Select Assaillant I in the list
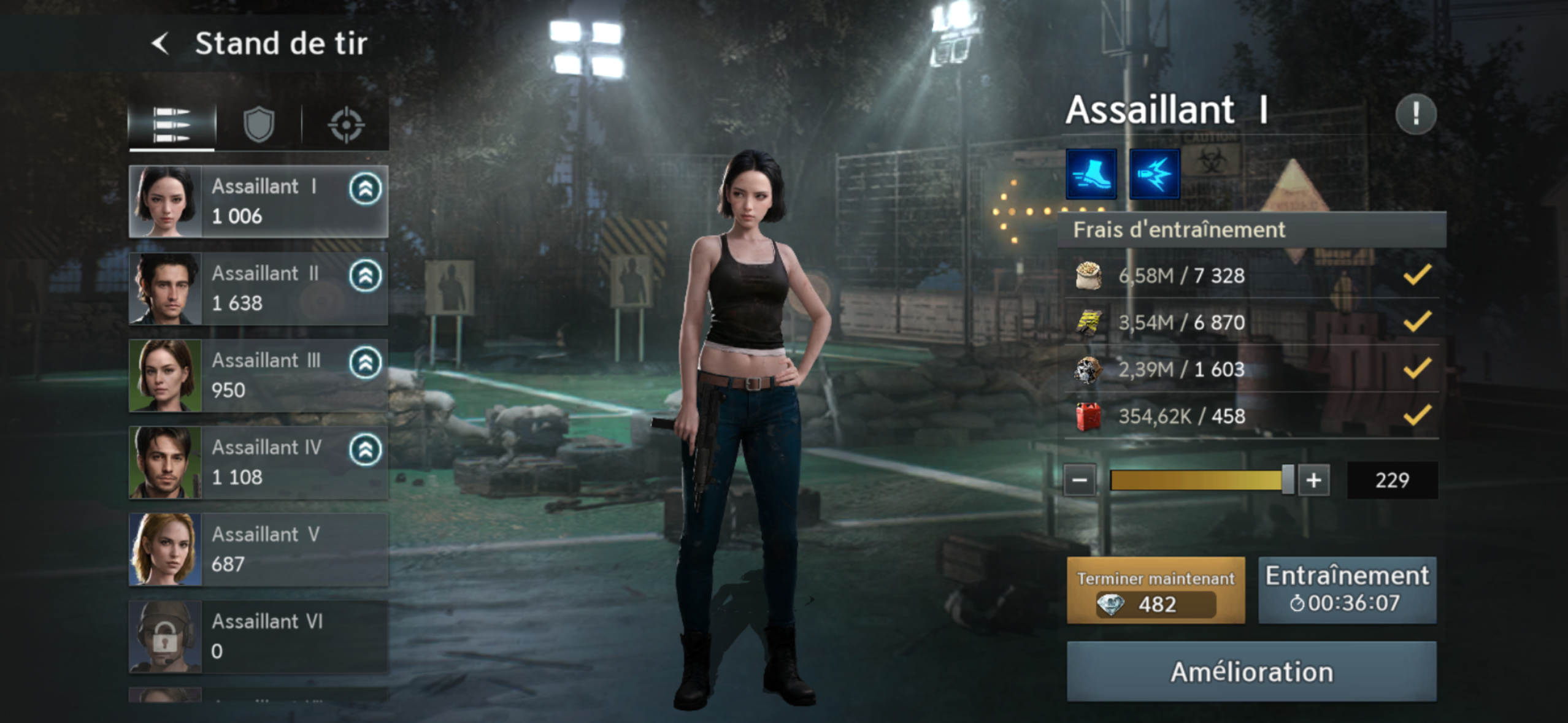The height and width of the screenshot is (723, 1568). (x=258, y=201)
